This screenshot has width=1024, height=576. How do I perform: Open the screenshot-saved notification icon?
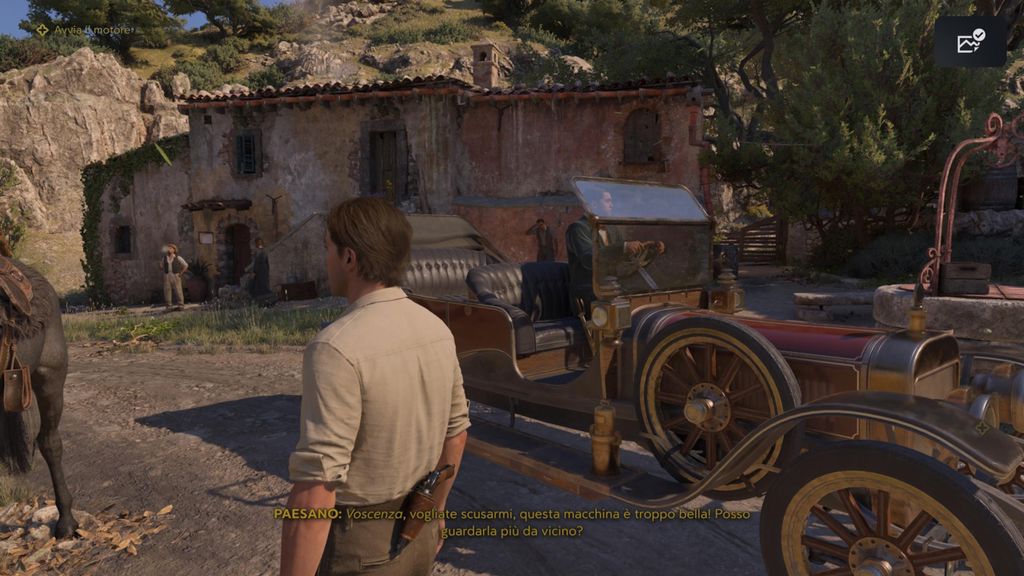pos(970,41)
